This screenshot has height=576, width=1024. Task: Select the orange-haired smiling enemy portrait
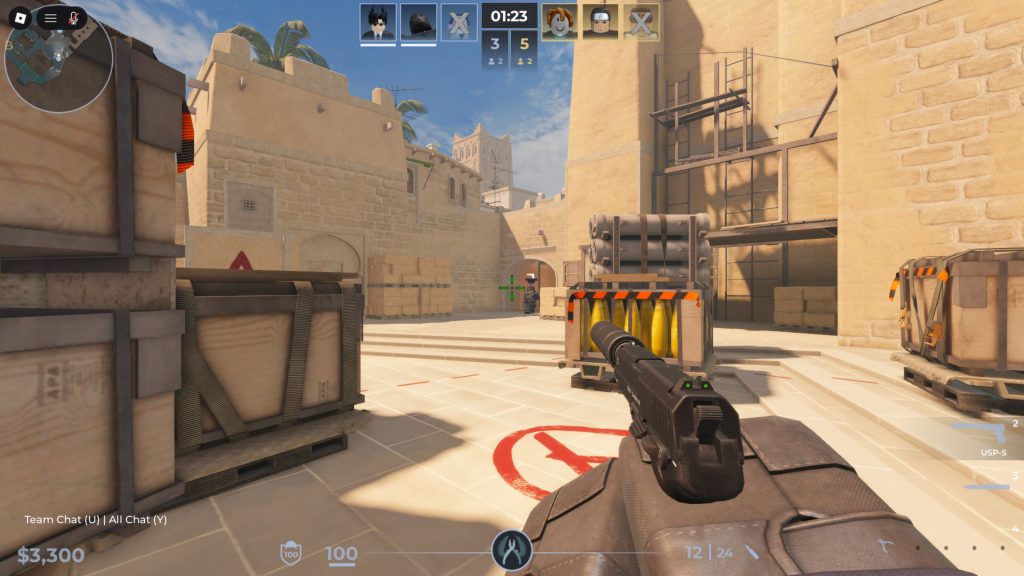click(560, 22)
